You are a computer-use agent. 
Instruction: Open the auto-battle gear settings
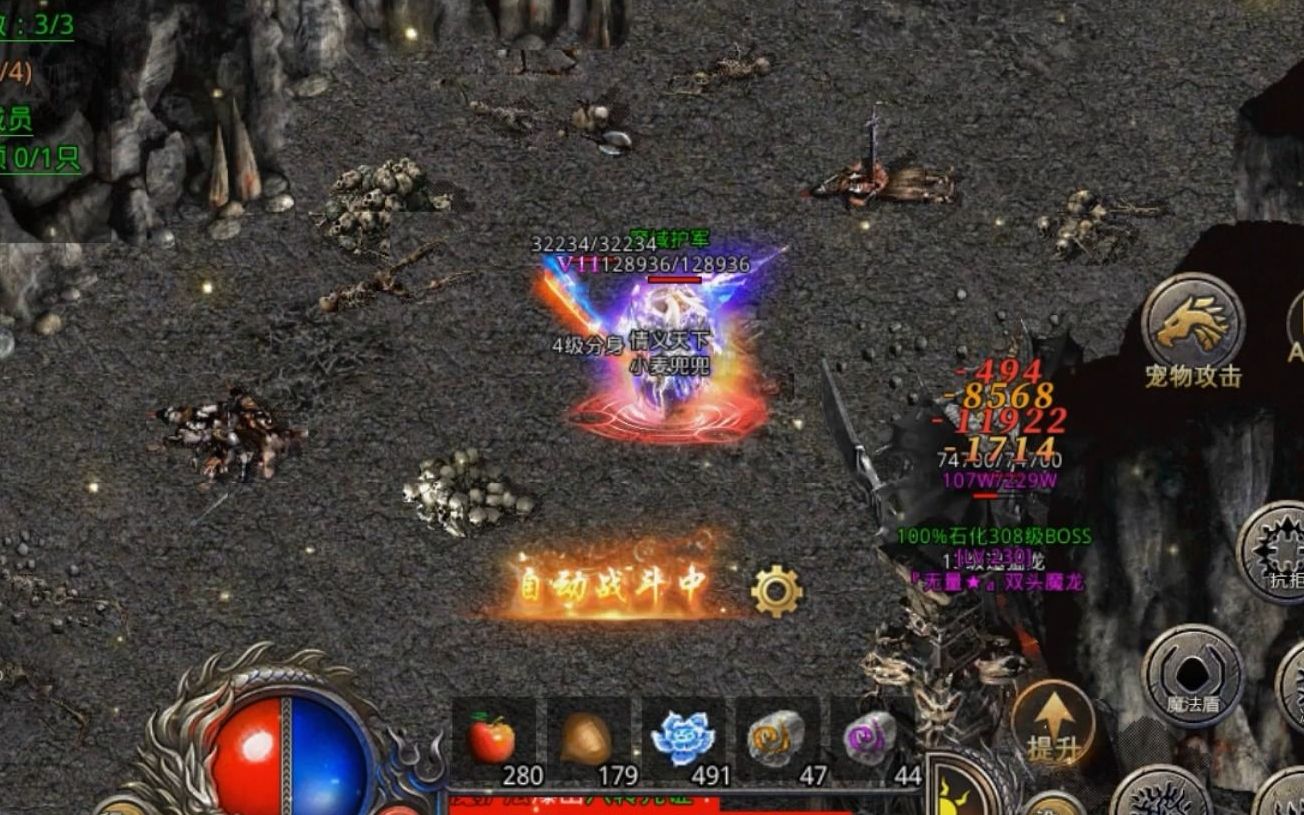(x=776, y=591)
